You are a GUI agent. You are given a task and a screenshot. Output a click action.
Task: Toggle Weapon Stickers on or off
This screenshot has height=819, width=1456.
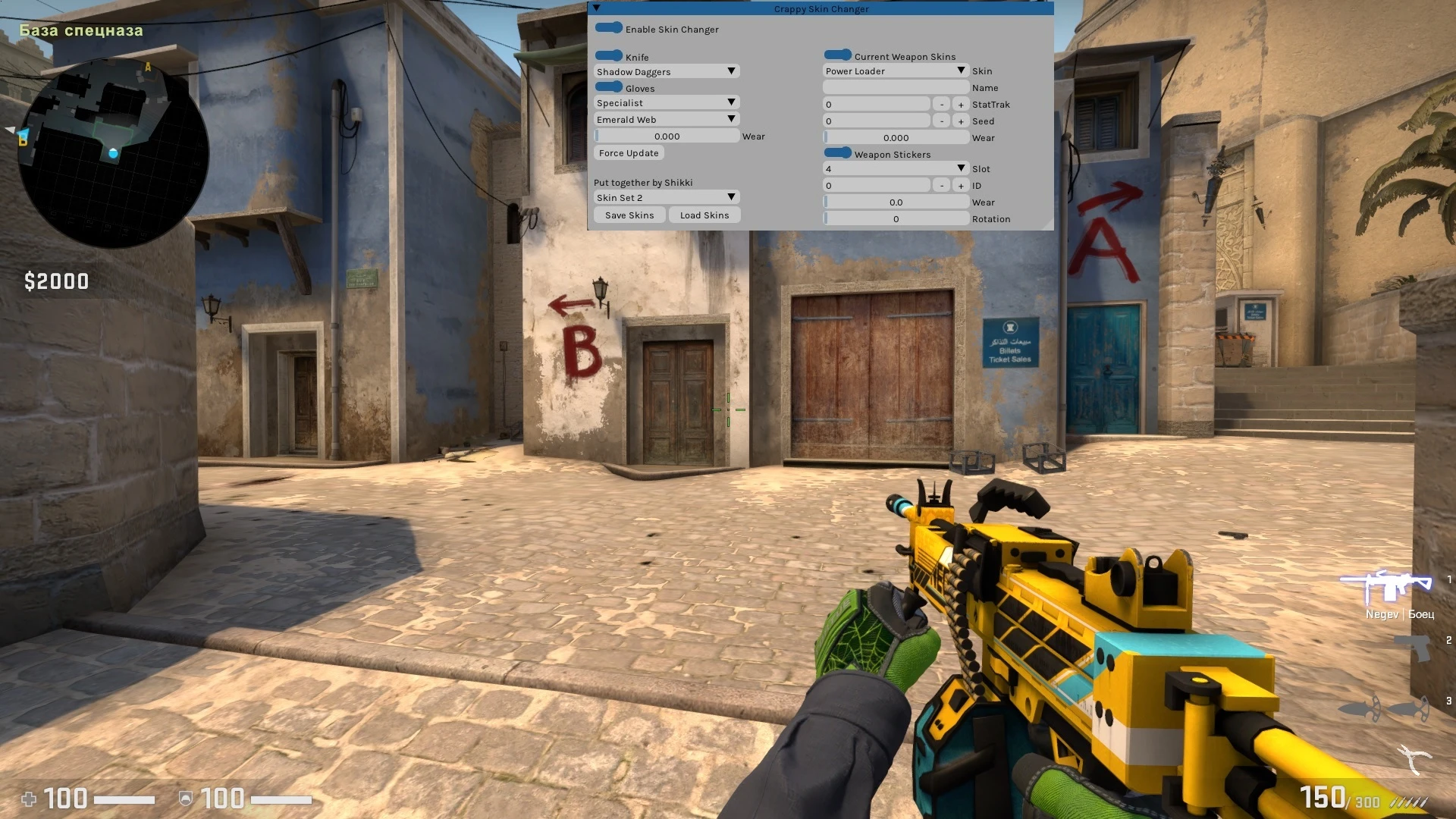[x=837, y=152]
